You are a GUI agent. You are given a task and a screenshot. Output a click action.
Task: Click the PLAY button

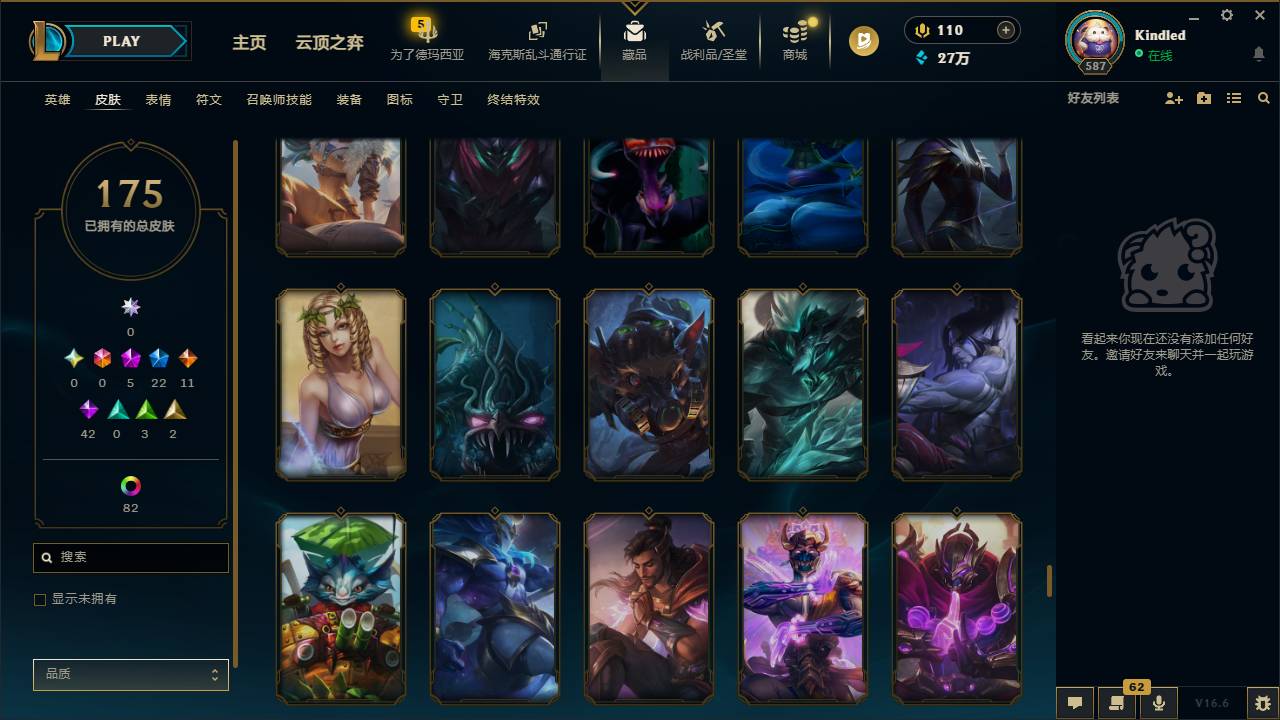point(121,41)
